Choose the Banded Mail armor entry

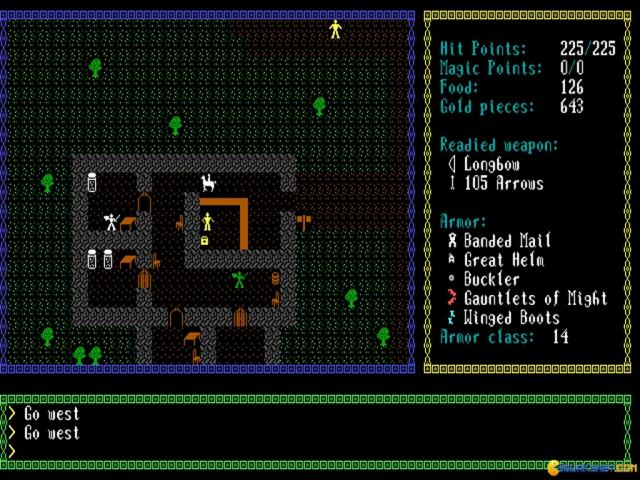[x=507, y=241]
